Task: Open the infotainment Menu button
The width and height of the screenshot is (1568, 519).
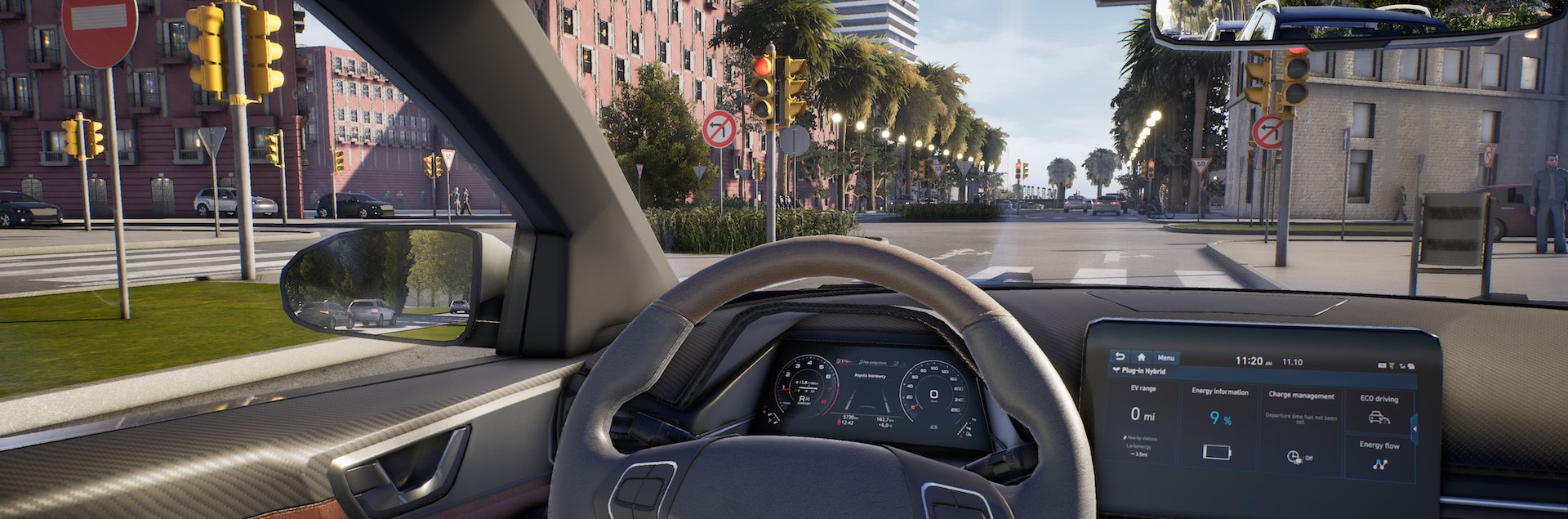Action: click(x=1165, y=358)
